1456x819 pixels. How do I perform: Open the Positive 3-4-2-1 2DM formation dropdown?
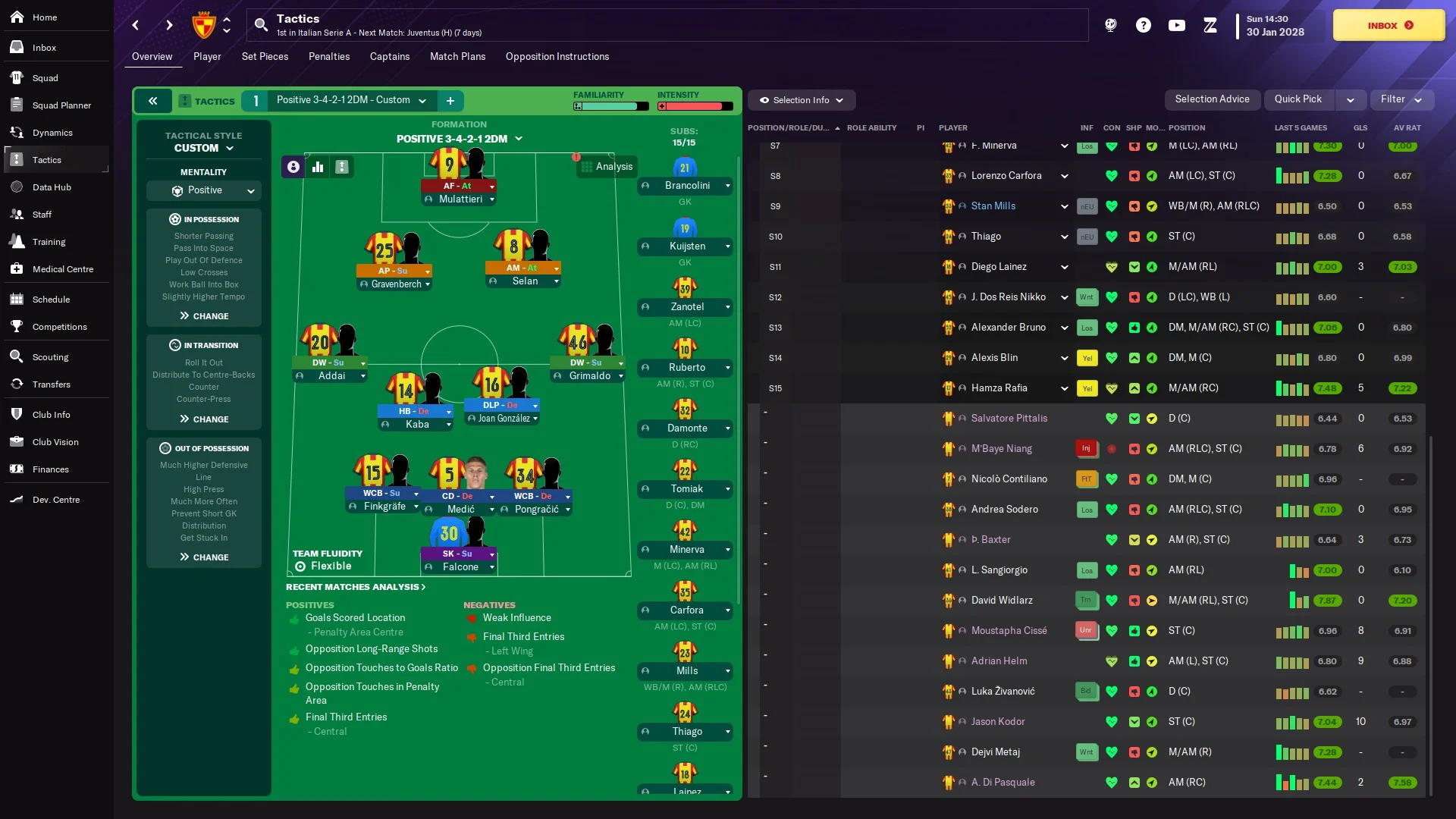click(459, 139)
